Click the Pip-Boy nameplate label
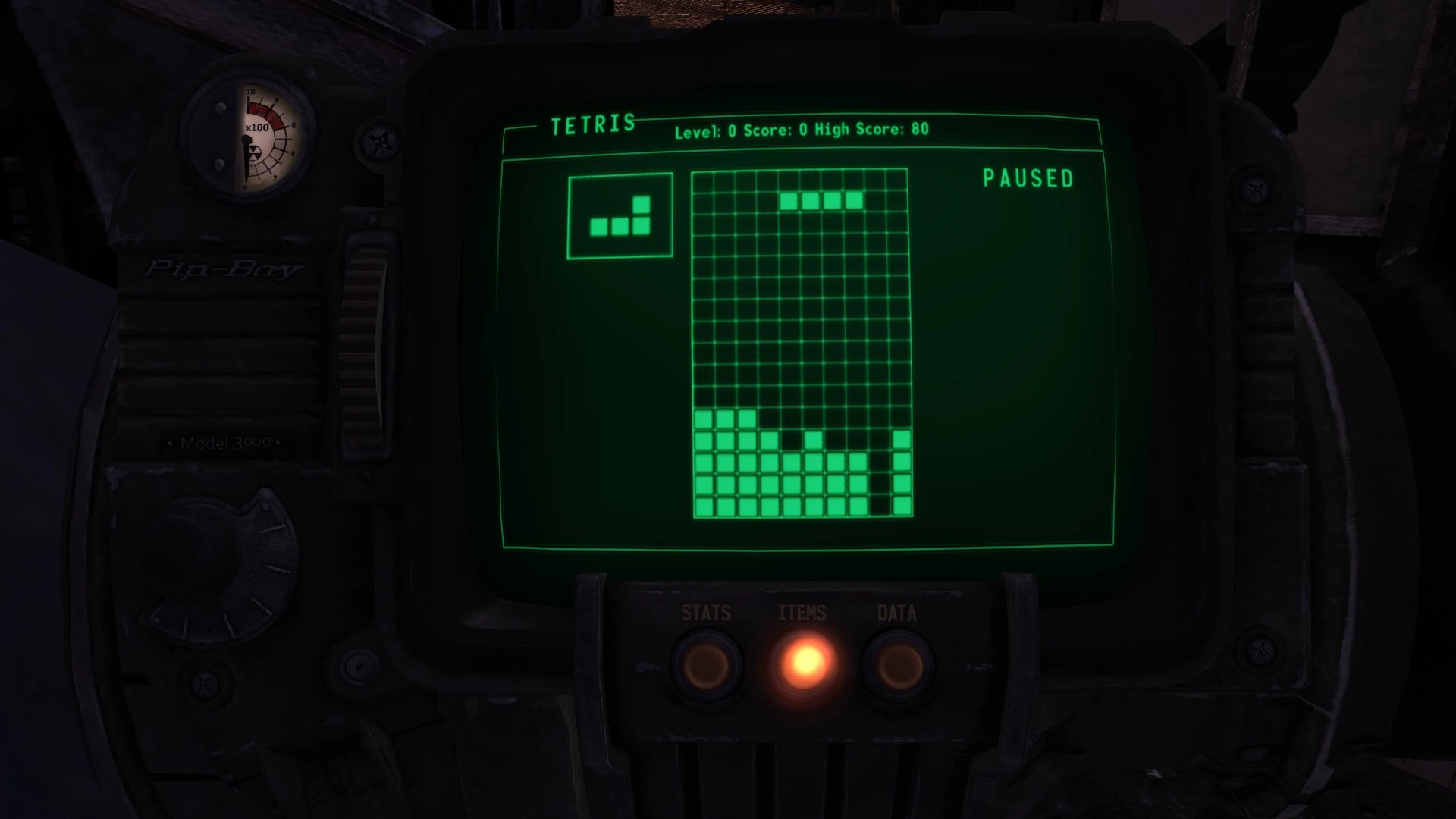The width and height of the screenshot is (1456, 819). (224, 267)
